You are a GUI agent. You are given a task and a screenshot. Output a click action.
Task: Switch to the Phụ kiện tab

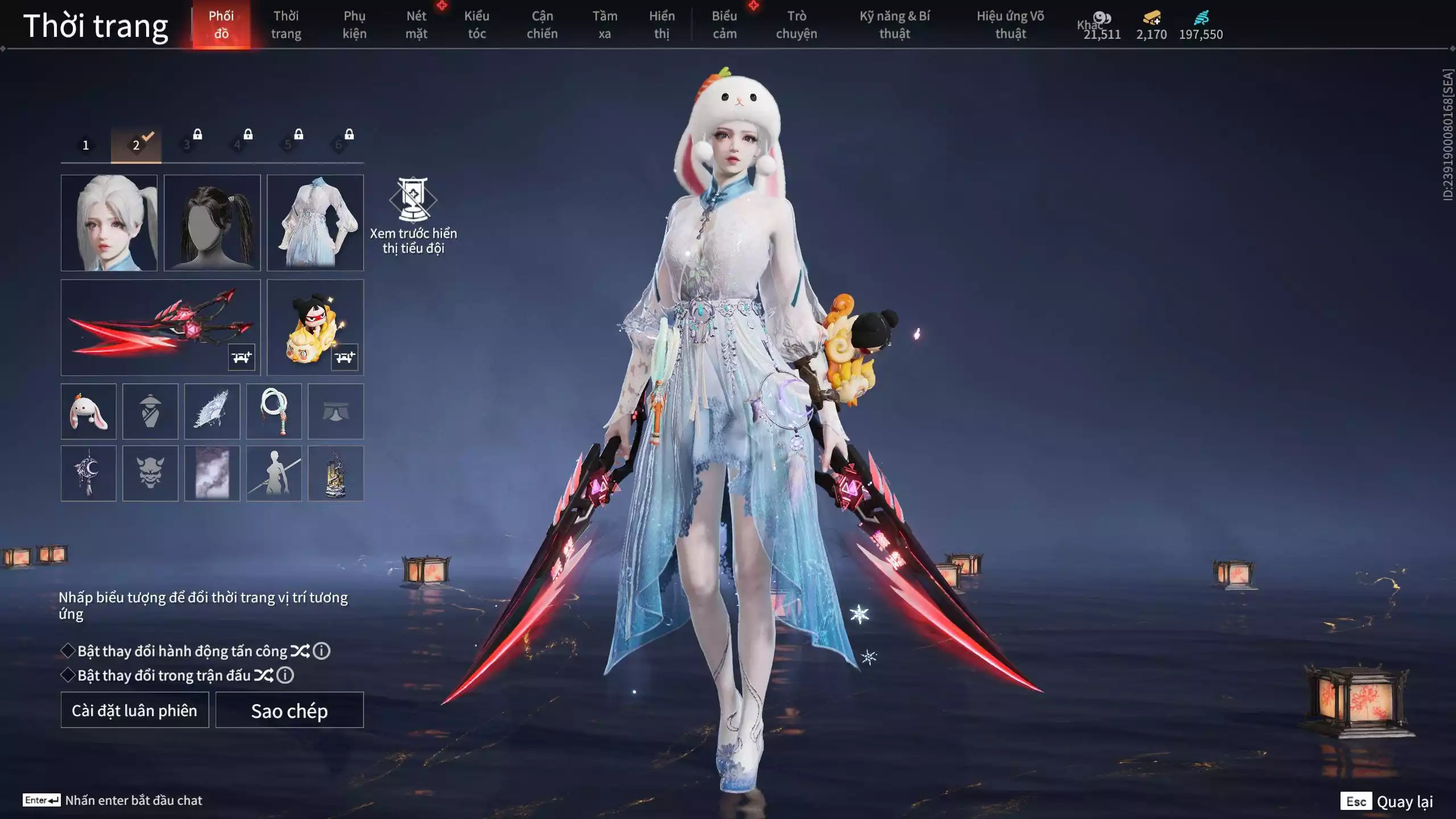354,24
